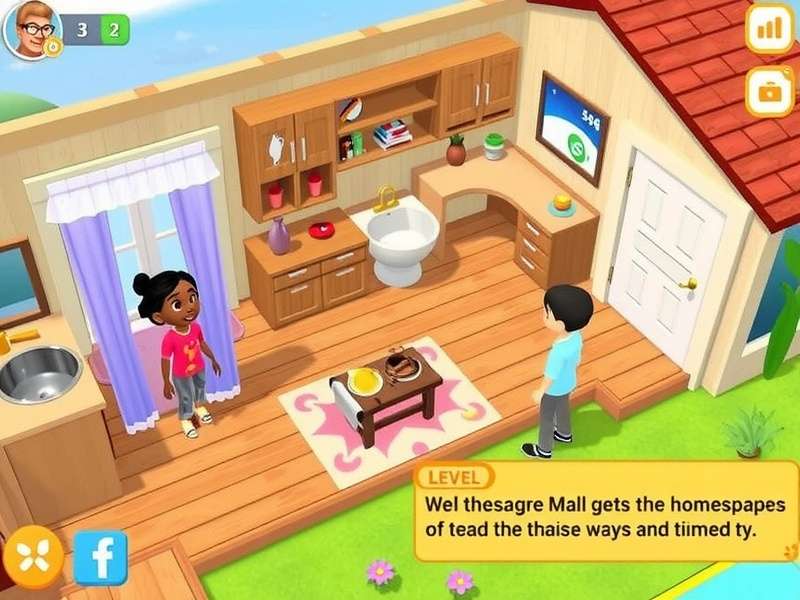
Task: Tap the orange pinwheel button
Action: coord(33,556)
